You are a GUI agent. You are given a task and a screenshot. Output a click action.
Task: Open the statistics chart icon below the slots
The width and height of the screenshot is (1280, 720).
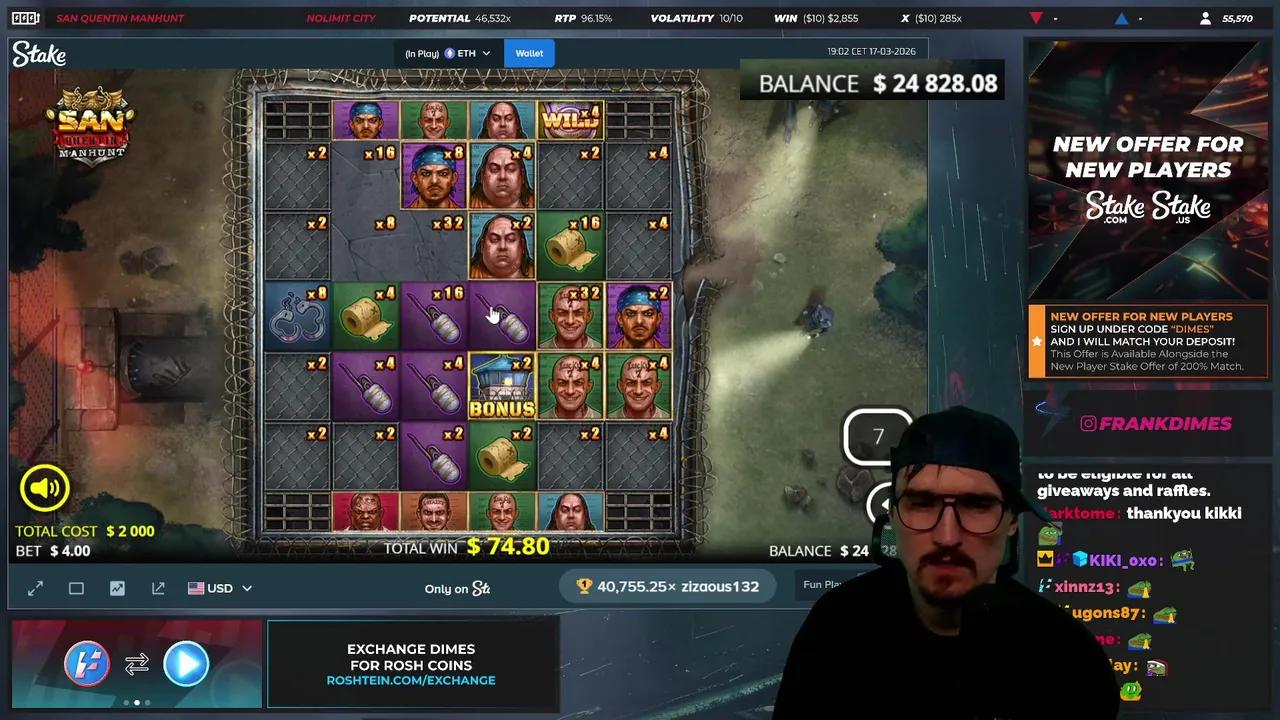(x=117, y=588)
